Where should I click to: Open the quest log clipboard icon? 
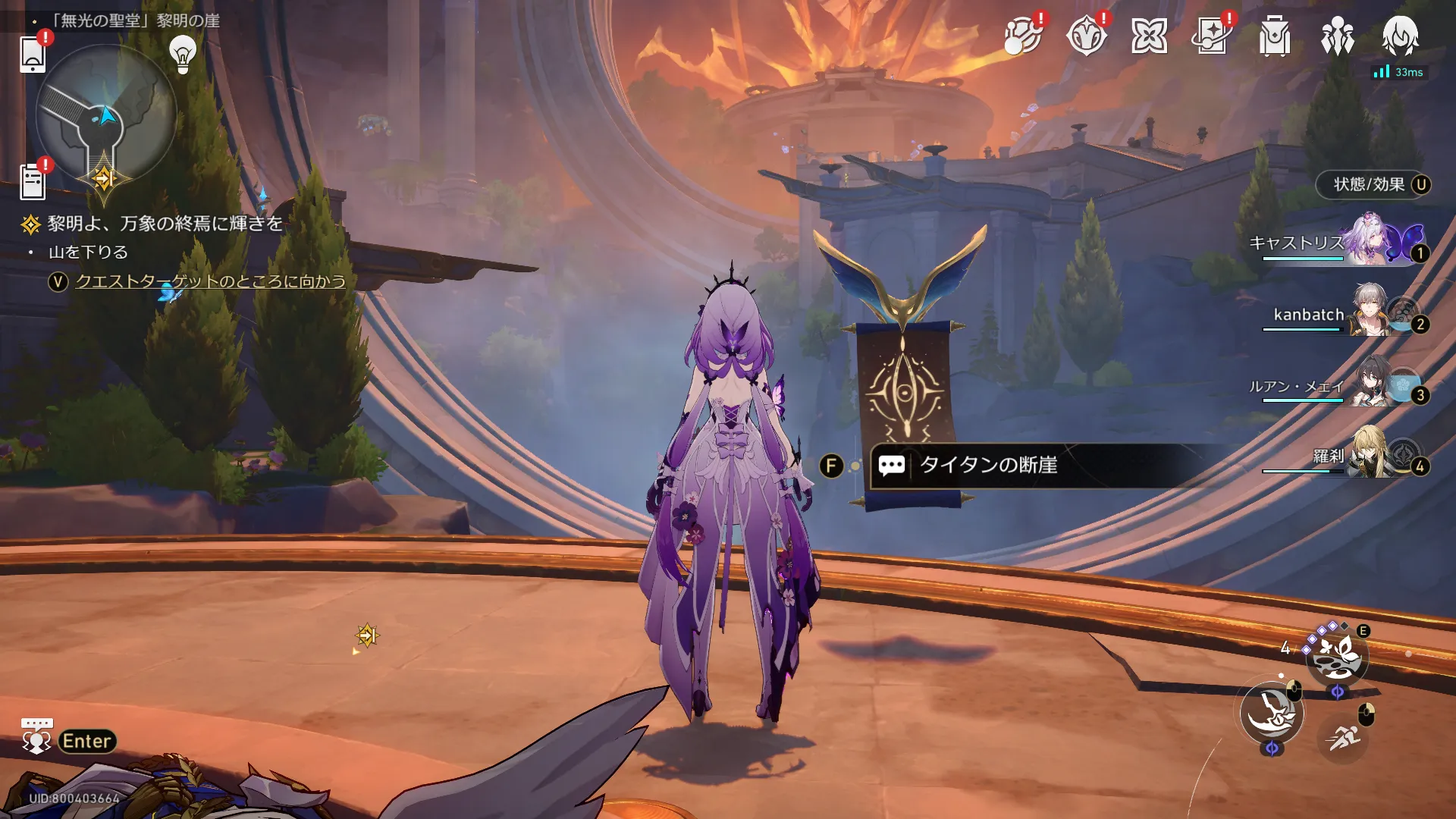(x=33, y=182)
